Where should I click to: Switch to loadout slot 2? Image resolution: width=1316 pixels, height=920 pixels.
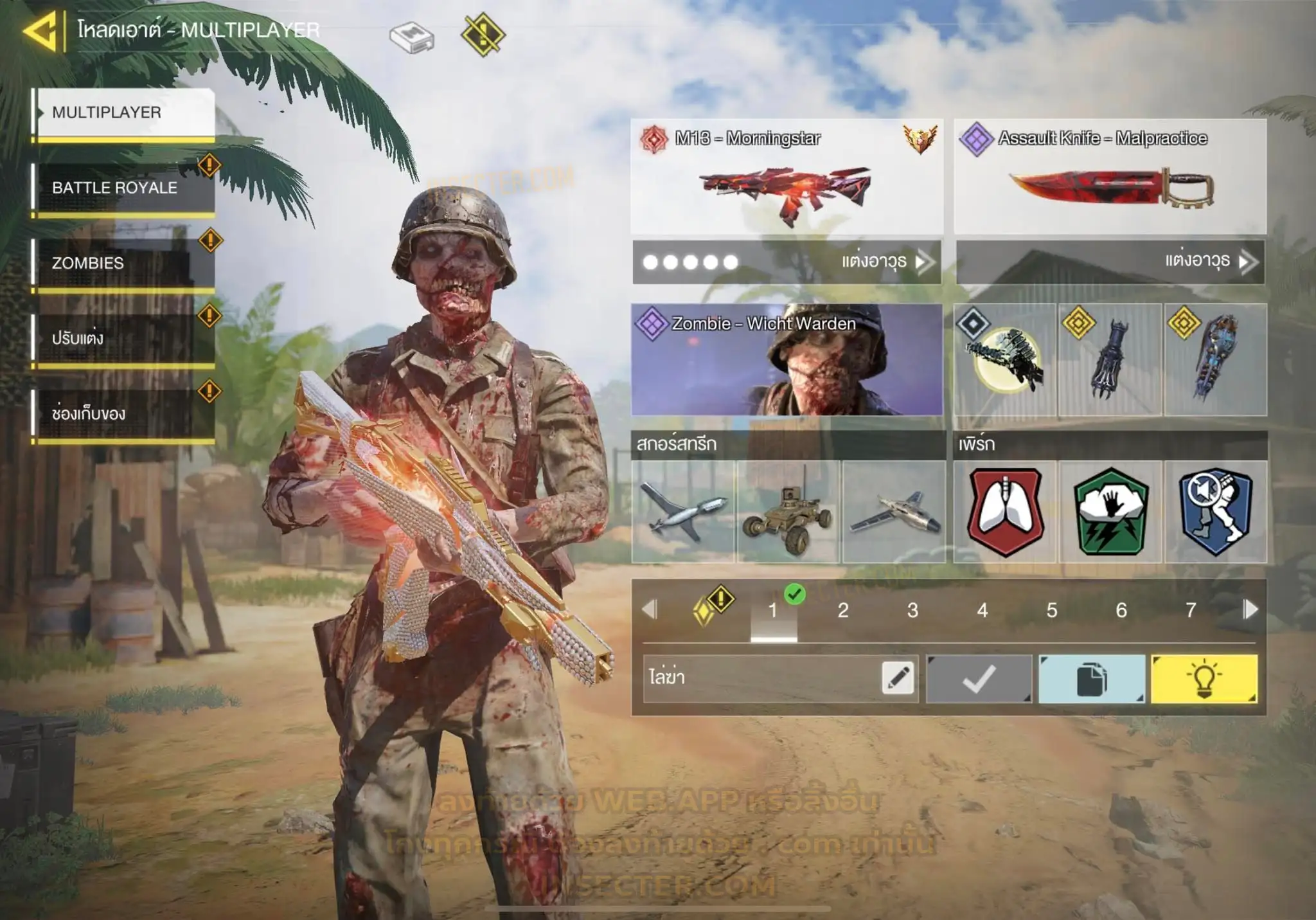(x=843, y=610)
